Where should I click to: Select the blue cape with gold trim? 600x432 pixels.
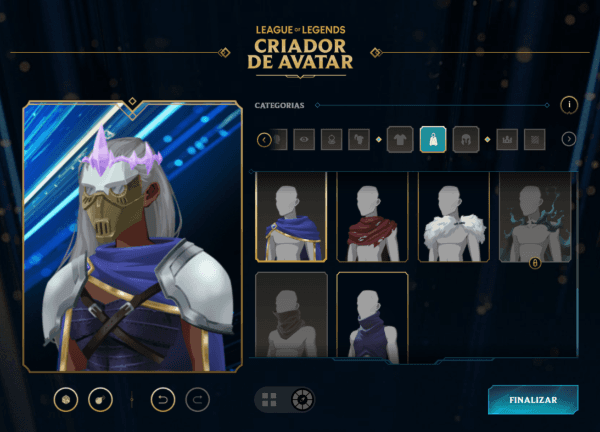(x=291, y=217)
